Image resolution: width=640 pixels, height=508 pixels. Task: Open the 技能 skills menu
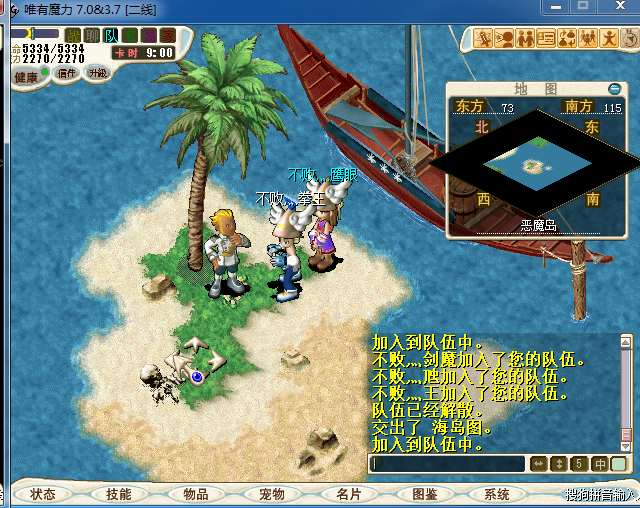(x=119, y=494)
